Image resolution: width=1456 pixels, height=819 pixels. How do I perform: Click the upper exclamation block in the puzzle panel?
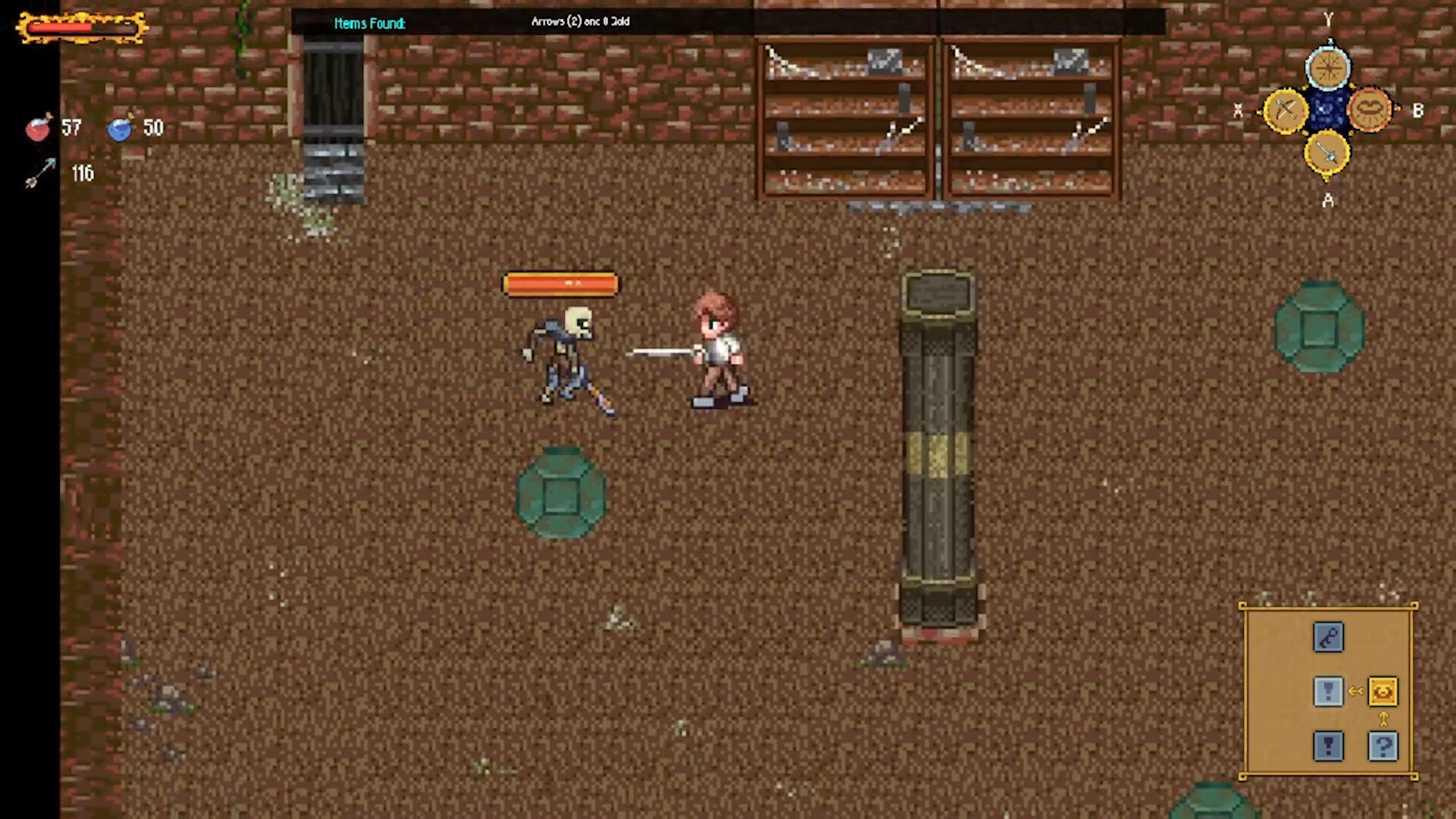coord(1328,691)
